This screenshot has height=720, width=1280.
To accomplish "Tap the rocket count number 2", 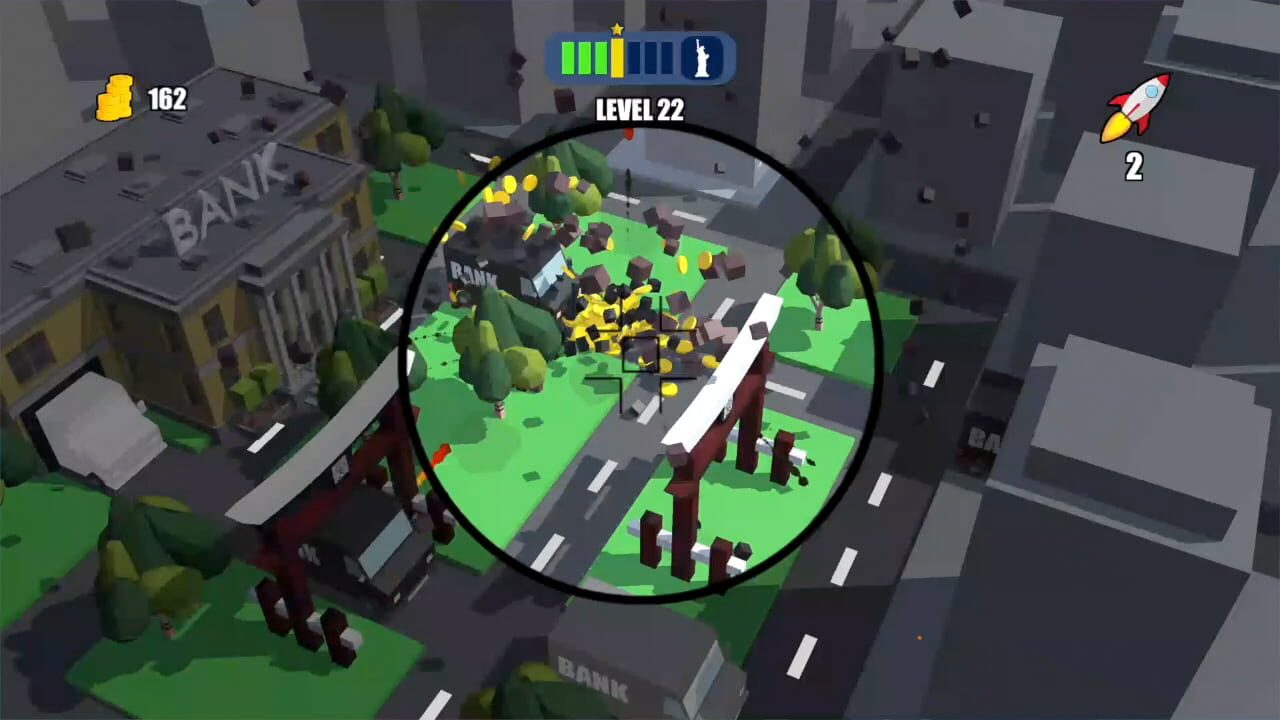I will 1135,168.
